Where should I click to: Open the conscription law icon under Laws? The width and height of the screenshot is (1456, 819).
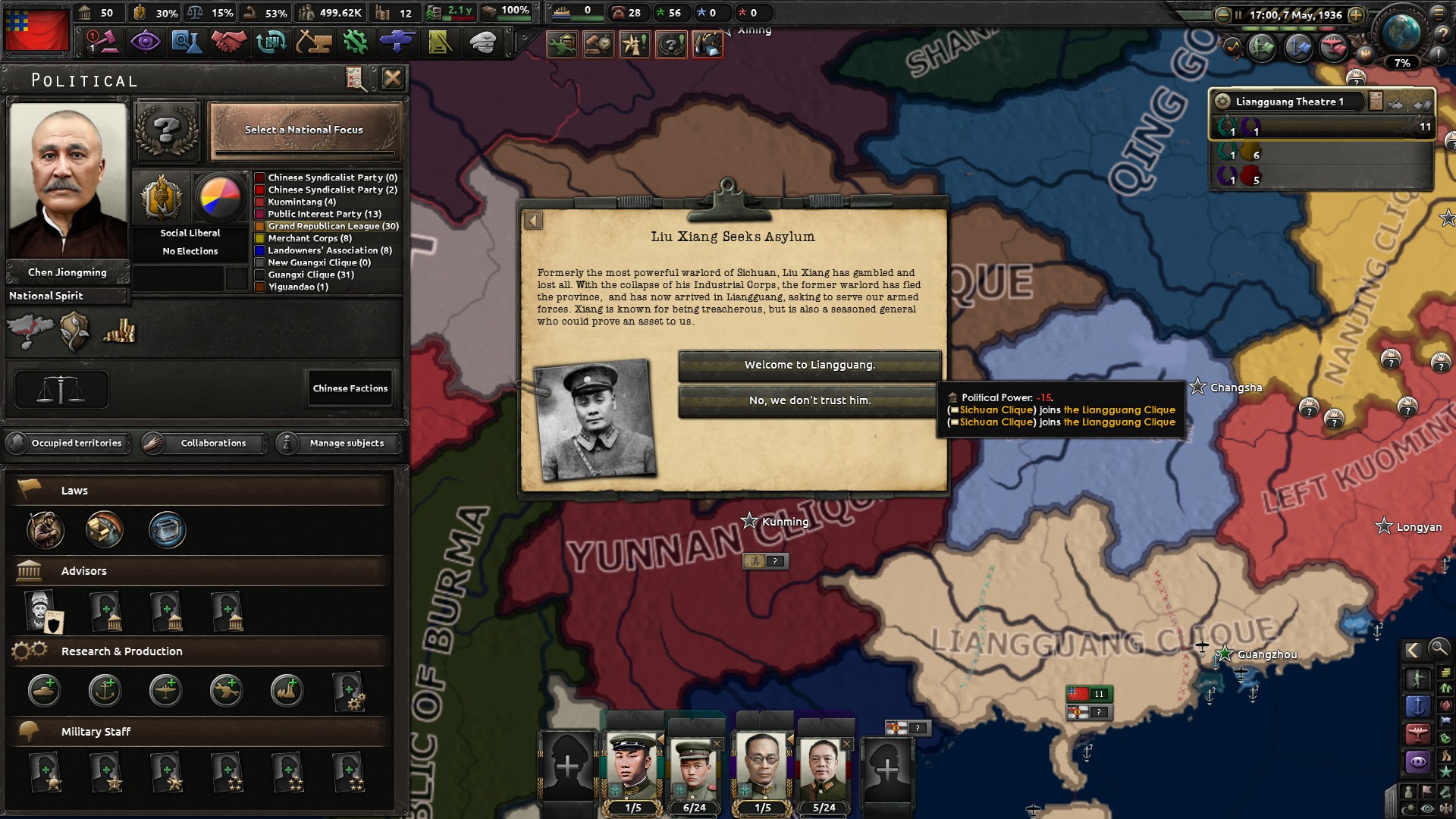pyautogui.click(x=45, y=529)
